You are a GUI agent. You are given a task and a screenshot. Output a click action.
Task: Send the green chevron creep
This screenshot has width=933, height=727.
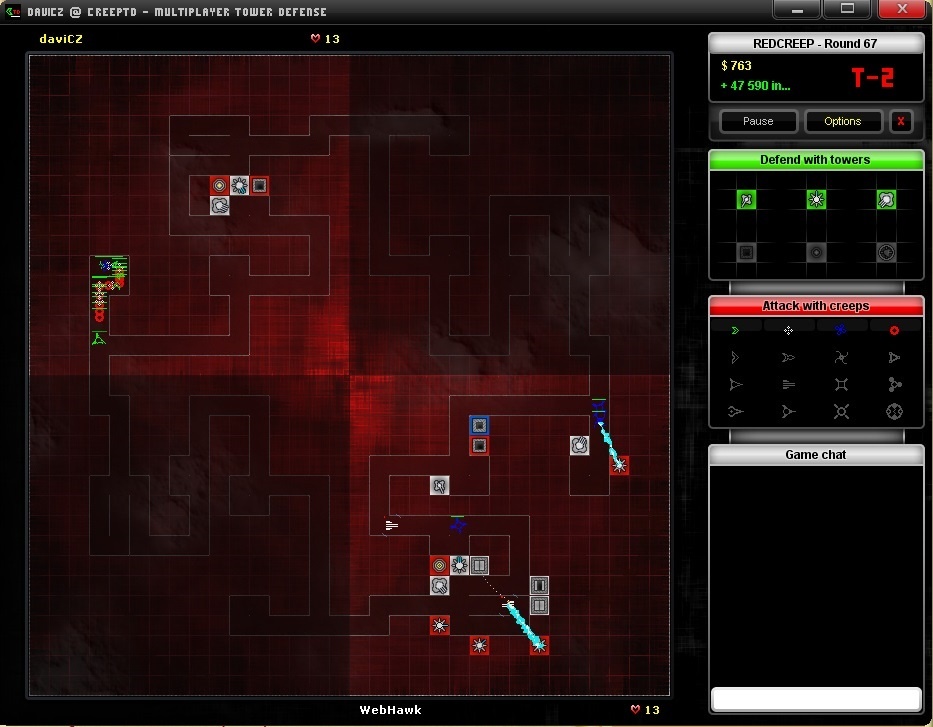(736, 330)
